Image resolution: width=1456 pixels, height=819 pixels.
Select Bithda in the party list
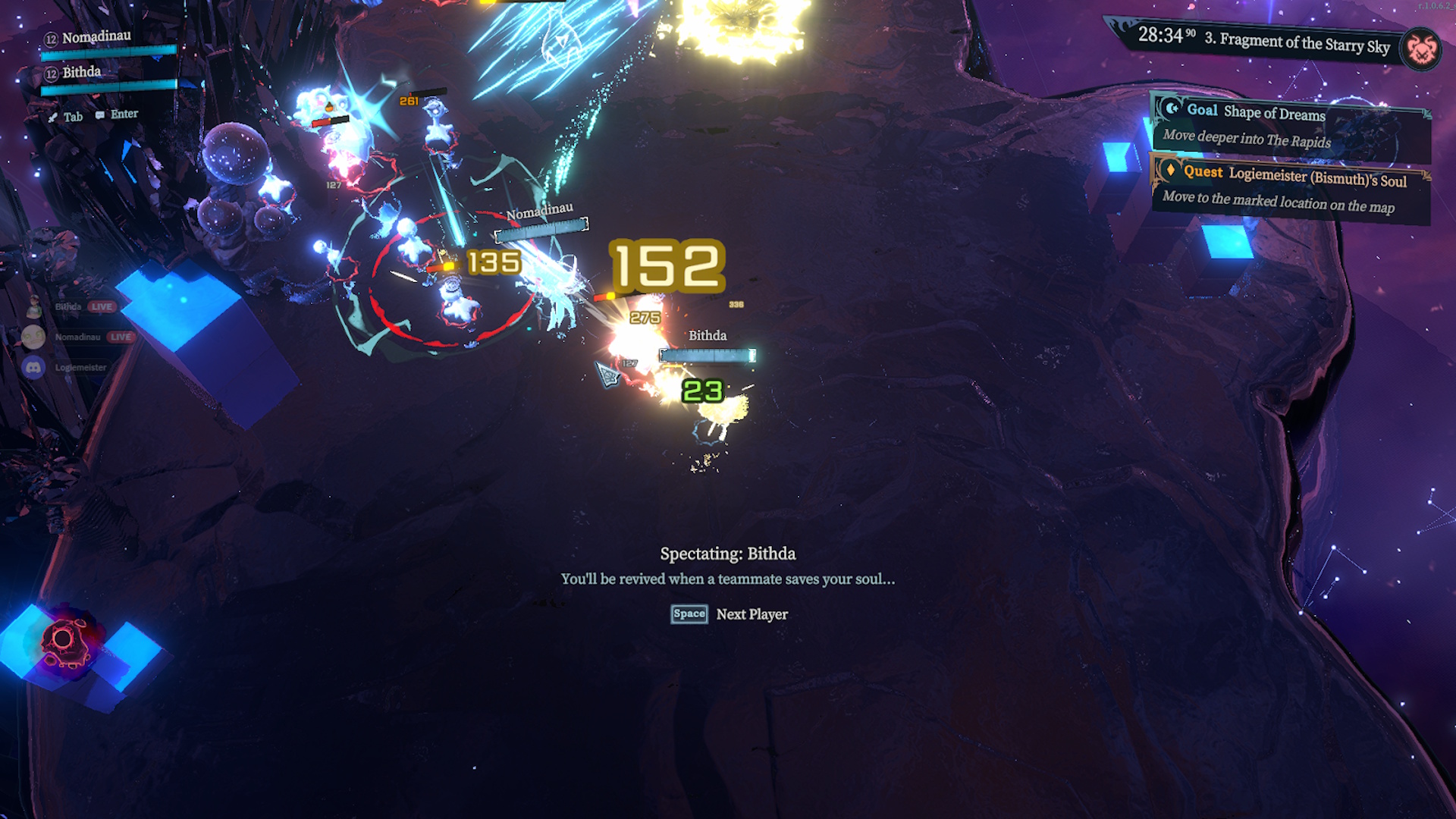pos(81,73)
